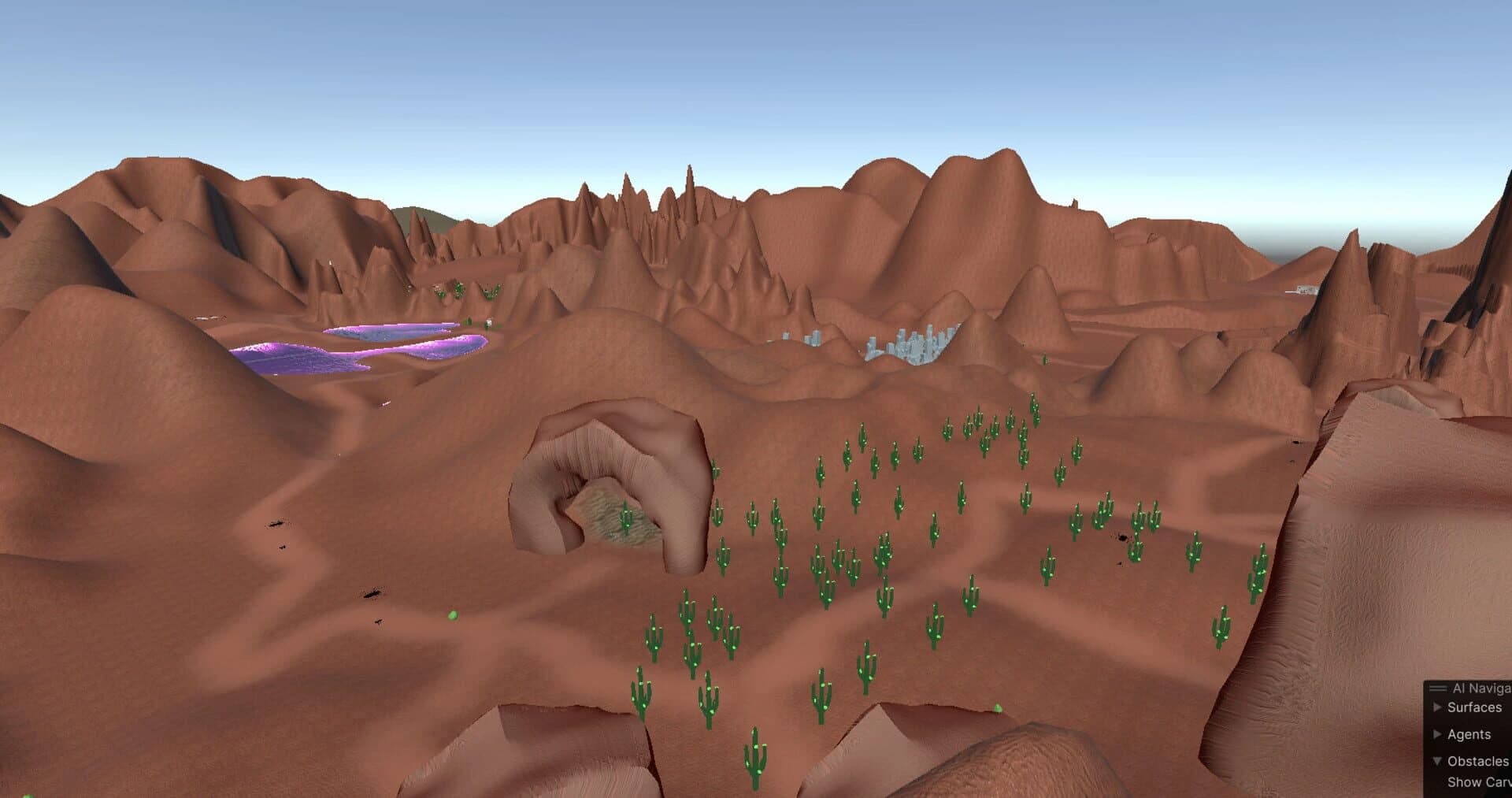Viewport: 1512px width, 798px height.
Task: Click the Obstacles label text
Action: pos(1479,761)
